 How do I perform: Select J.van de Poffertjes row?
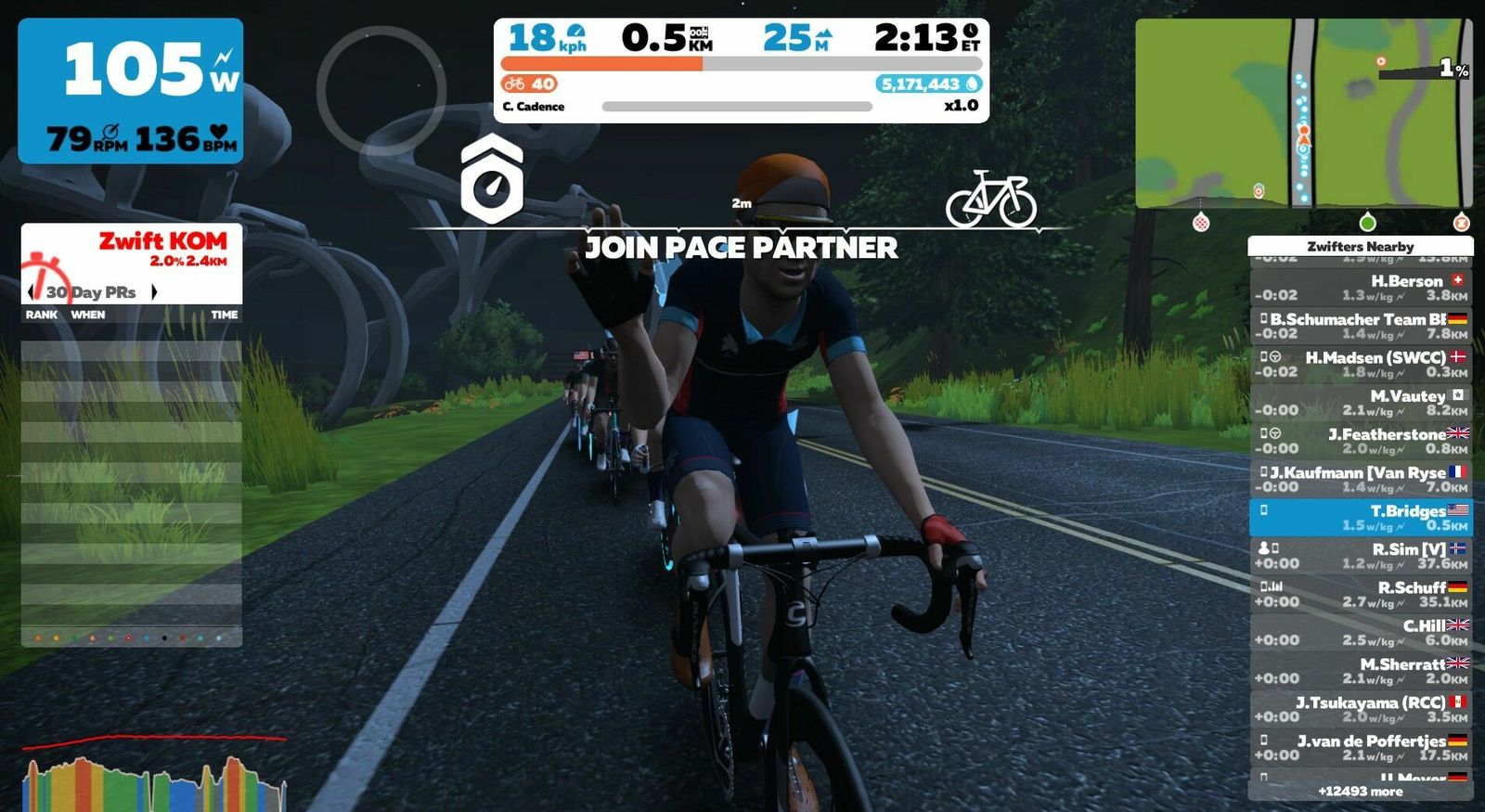click(x=1361, y=747)
